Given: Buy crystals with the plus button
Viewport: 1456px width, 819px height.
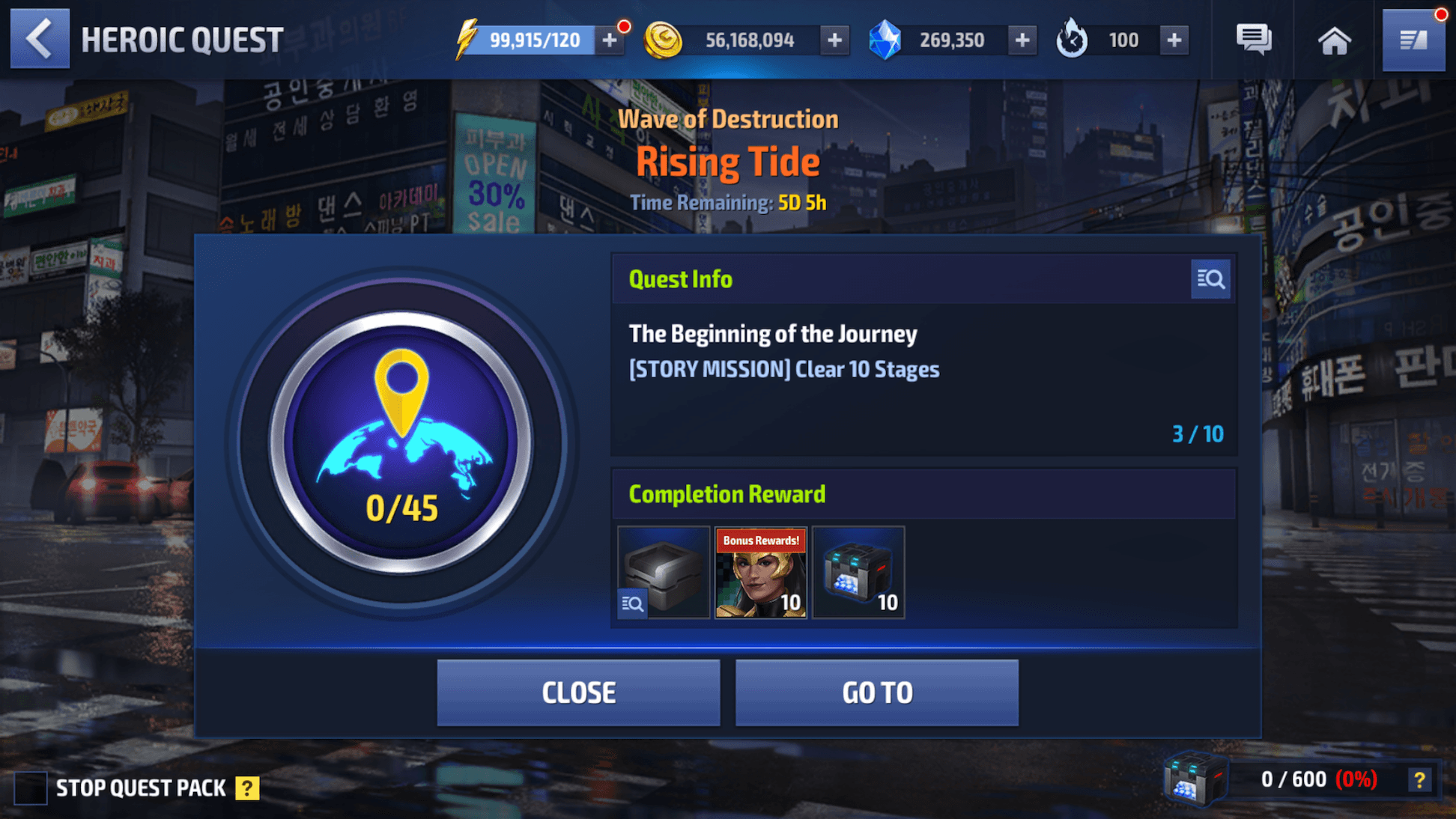Looking at the screenshot, I should click(1022, 40).
